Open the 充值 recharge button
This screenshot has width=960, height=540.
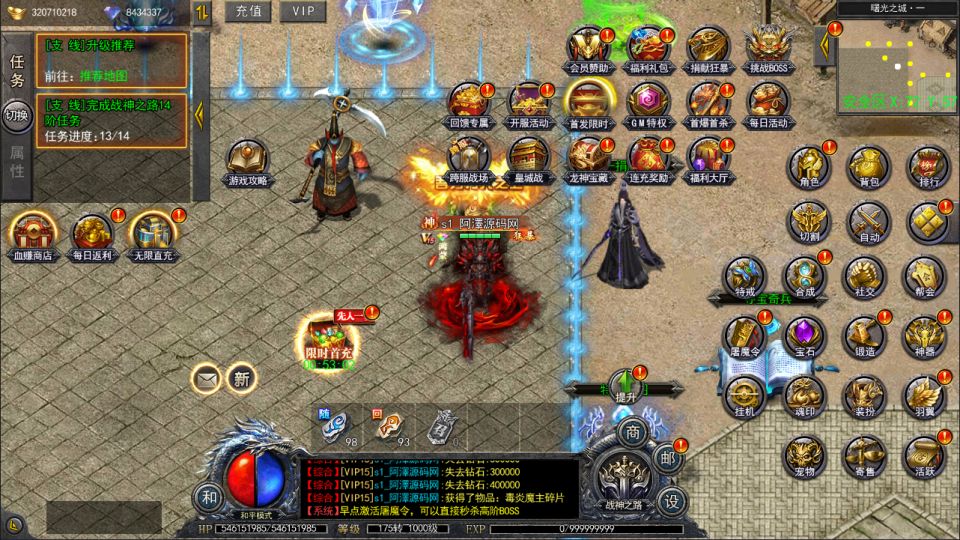click(x=249, y=12)
